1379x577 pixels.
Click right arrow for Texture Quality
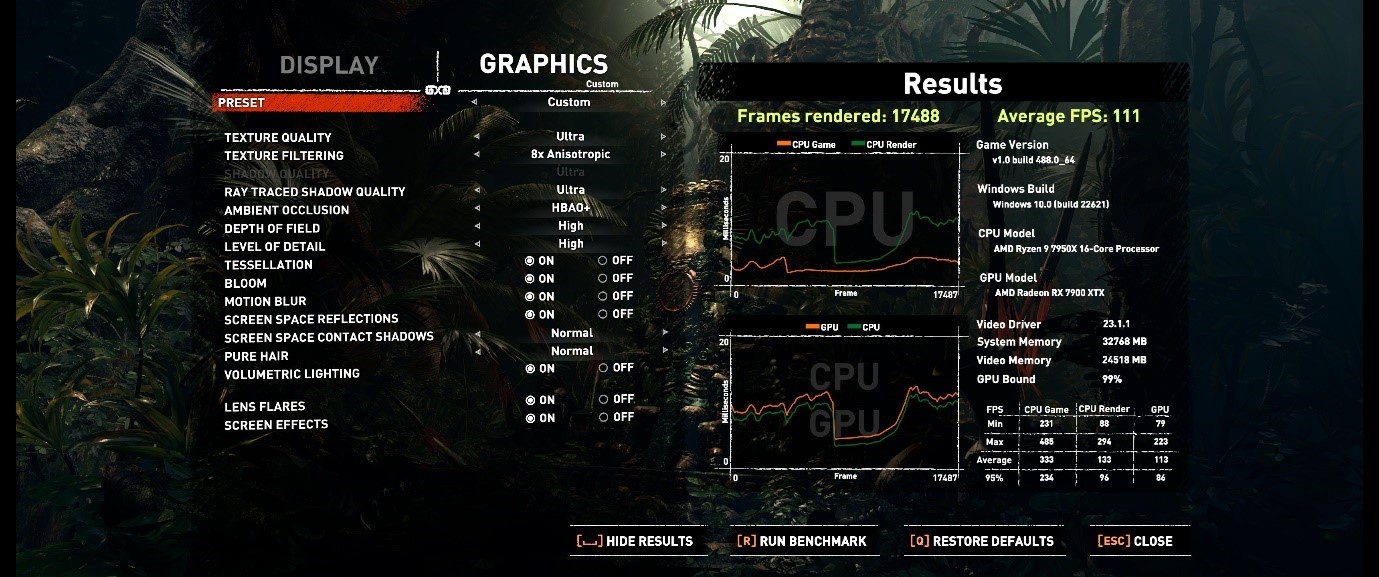click(663, 137)
